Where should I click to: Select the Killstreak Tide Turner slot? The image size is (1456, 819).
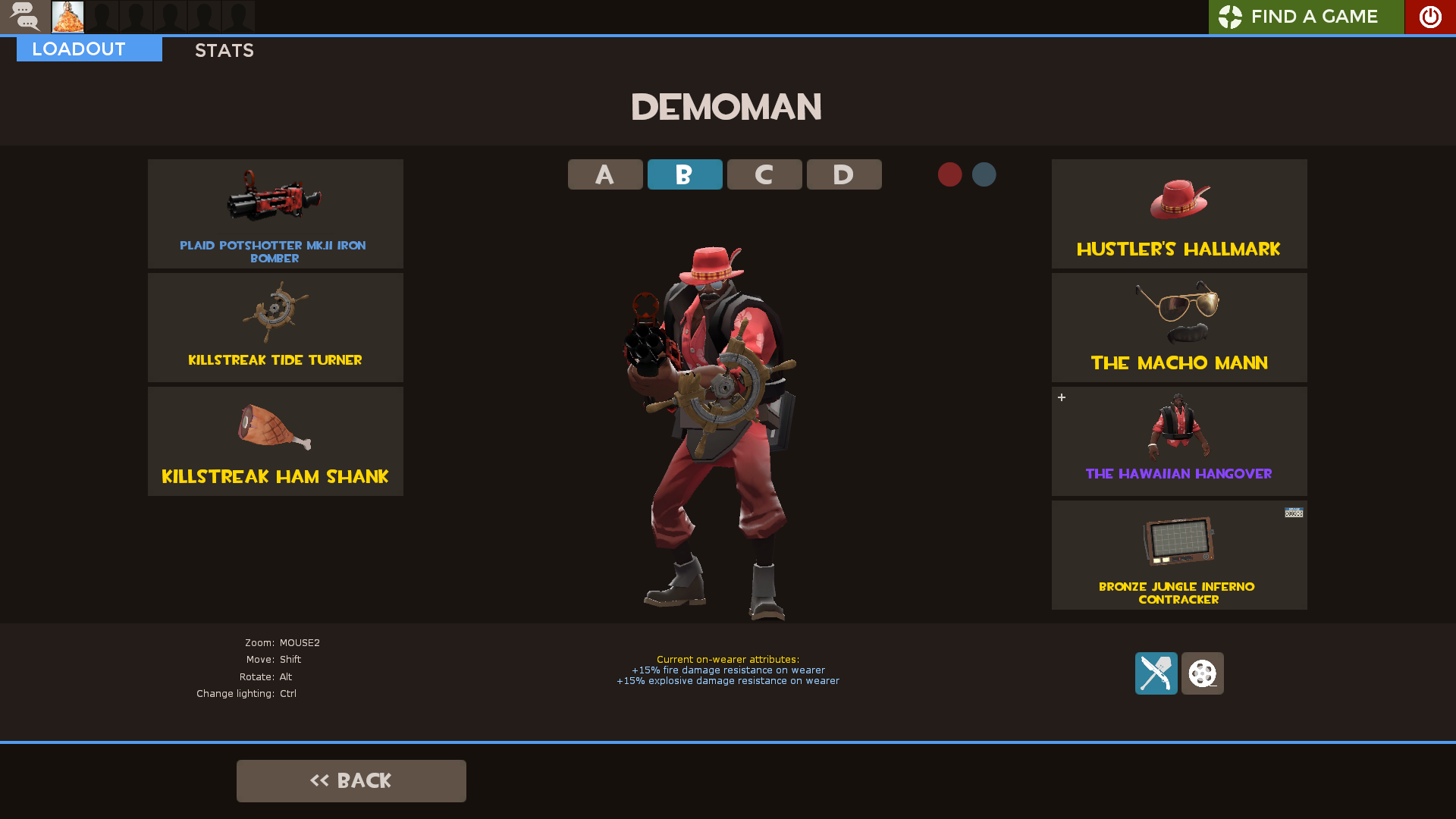click(275, 327)
